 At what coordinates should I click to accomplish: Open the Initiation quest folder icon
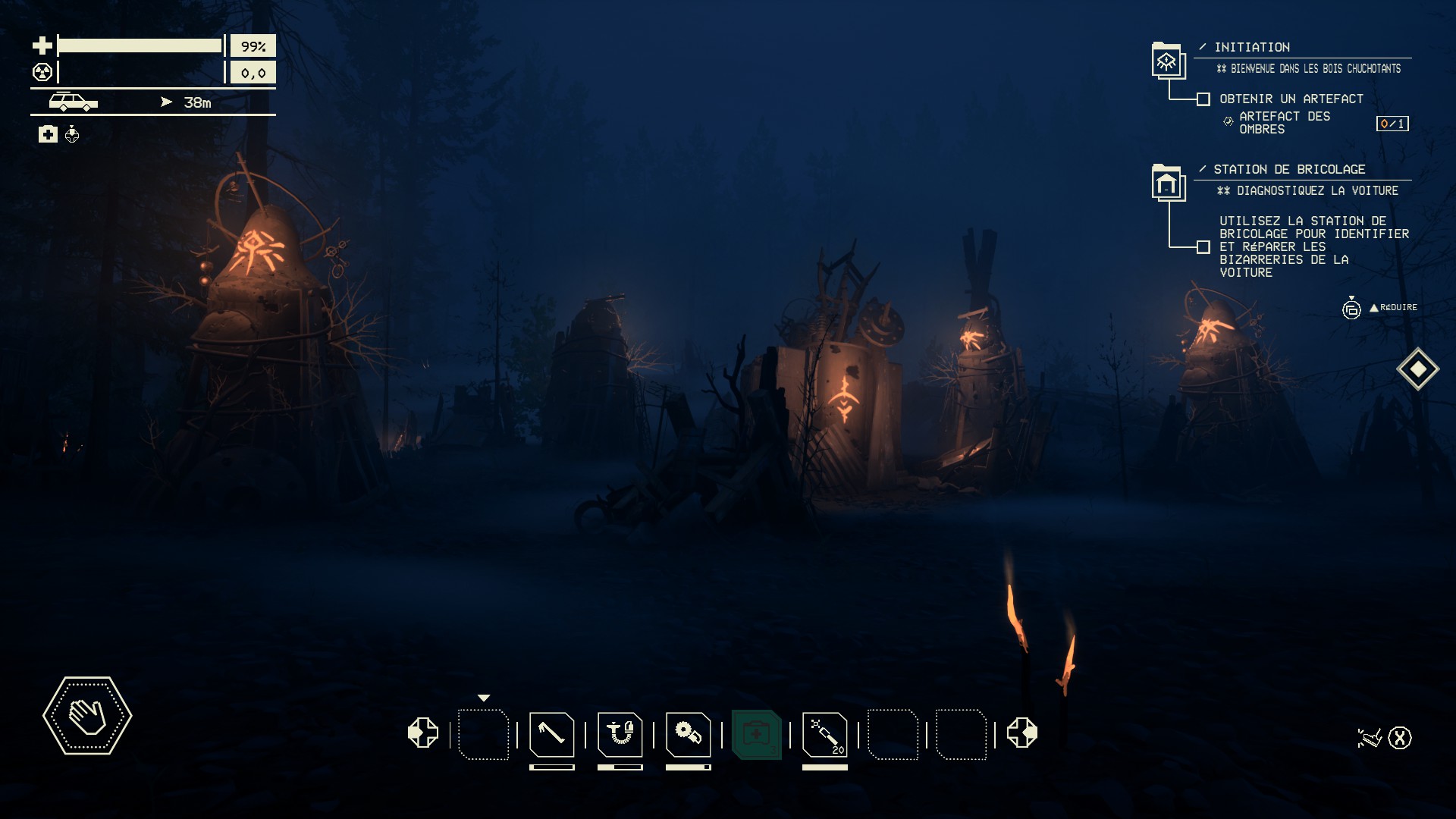(x=1167, y=61)
